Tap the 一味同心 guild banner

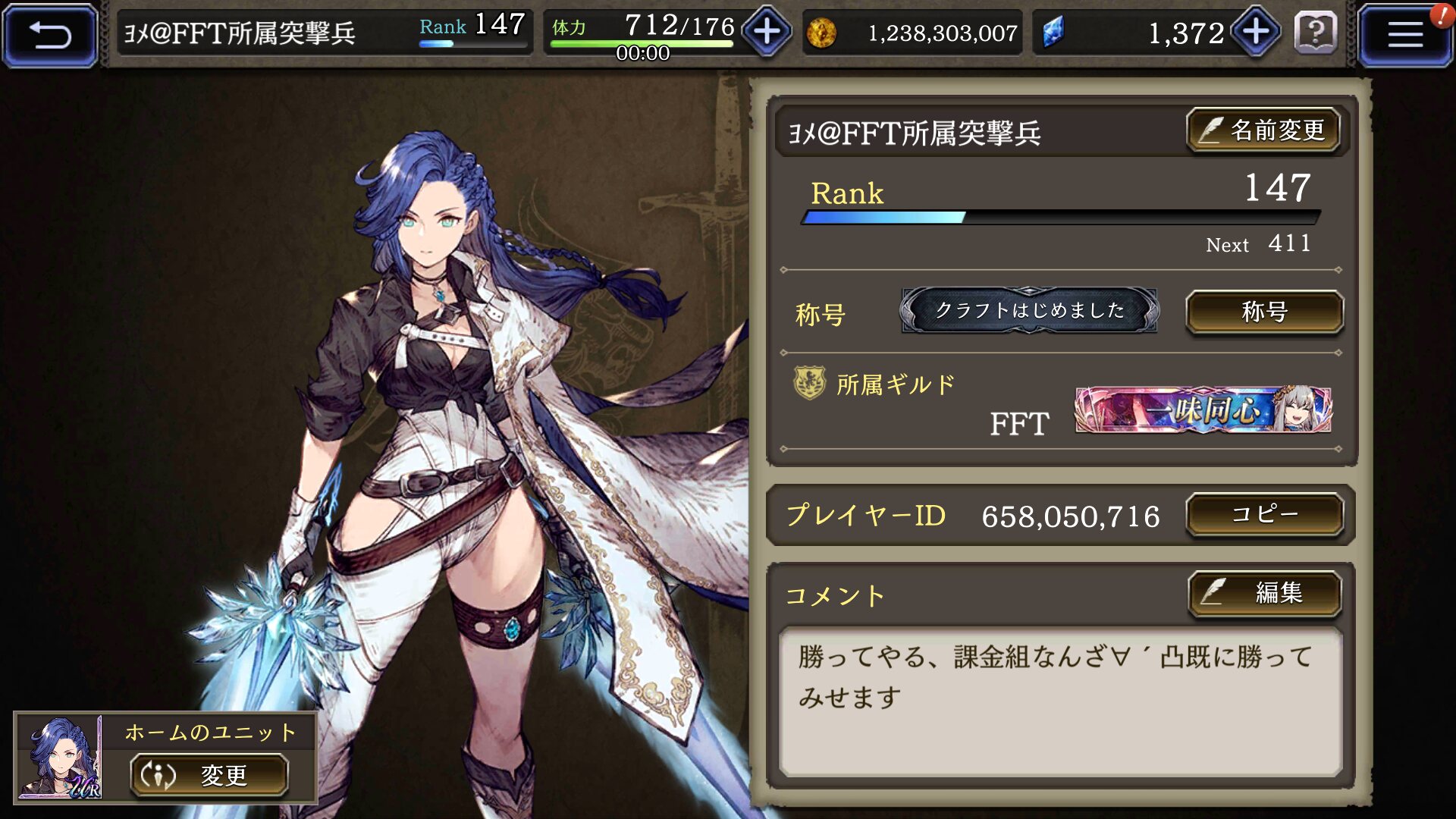[1203, 410]
